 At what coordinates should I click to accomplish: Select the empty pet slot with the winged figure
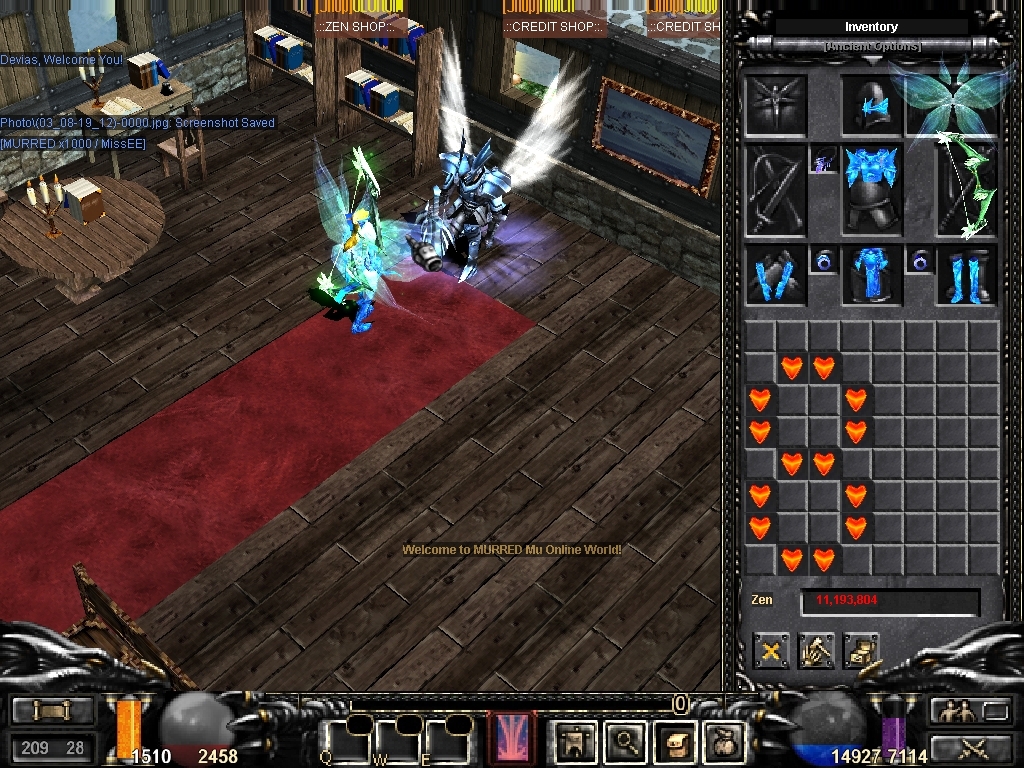[776, 105]
